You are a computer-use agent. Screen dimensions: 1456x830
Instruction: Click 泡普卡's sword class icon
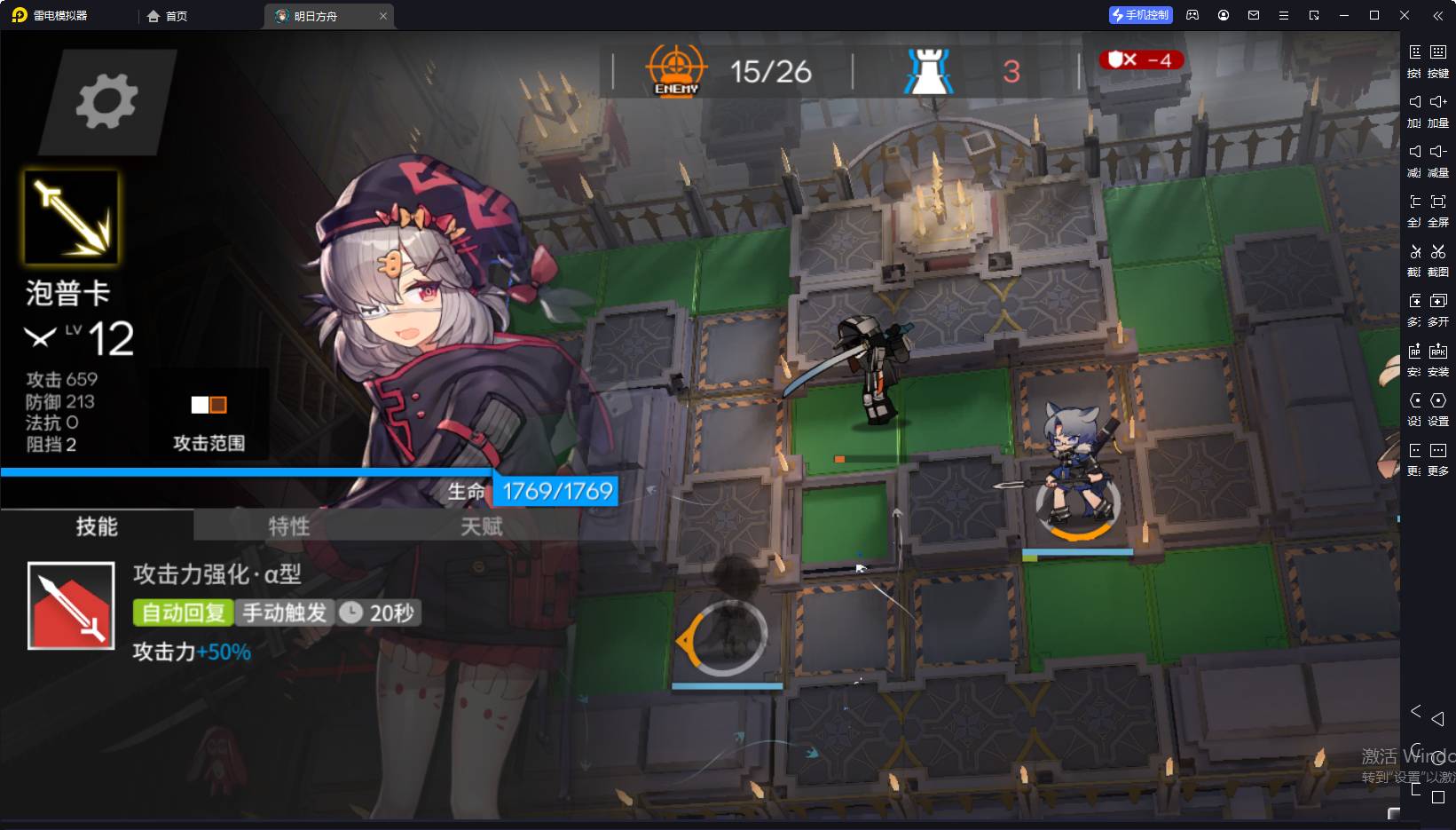click(x=71, y=217)
